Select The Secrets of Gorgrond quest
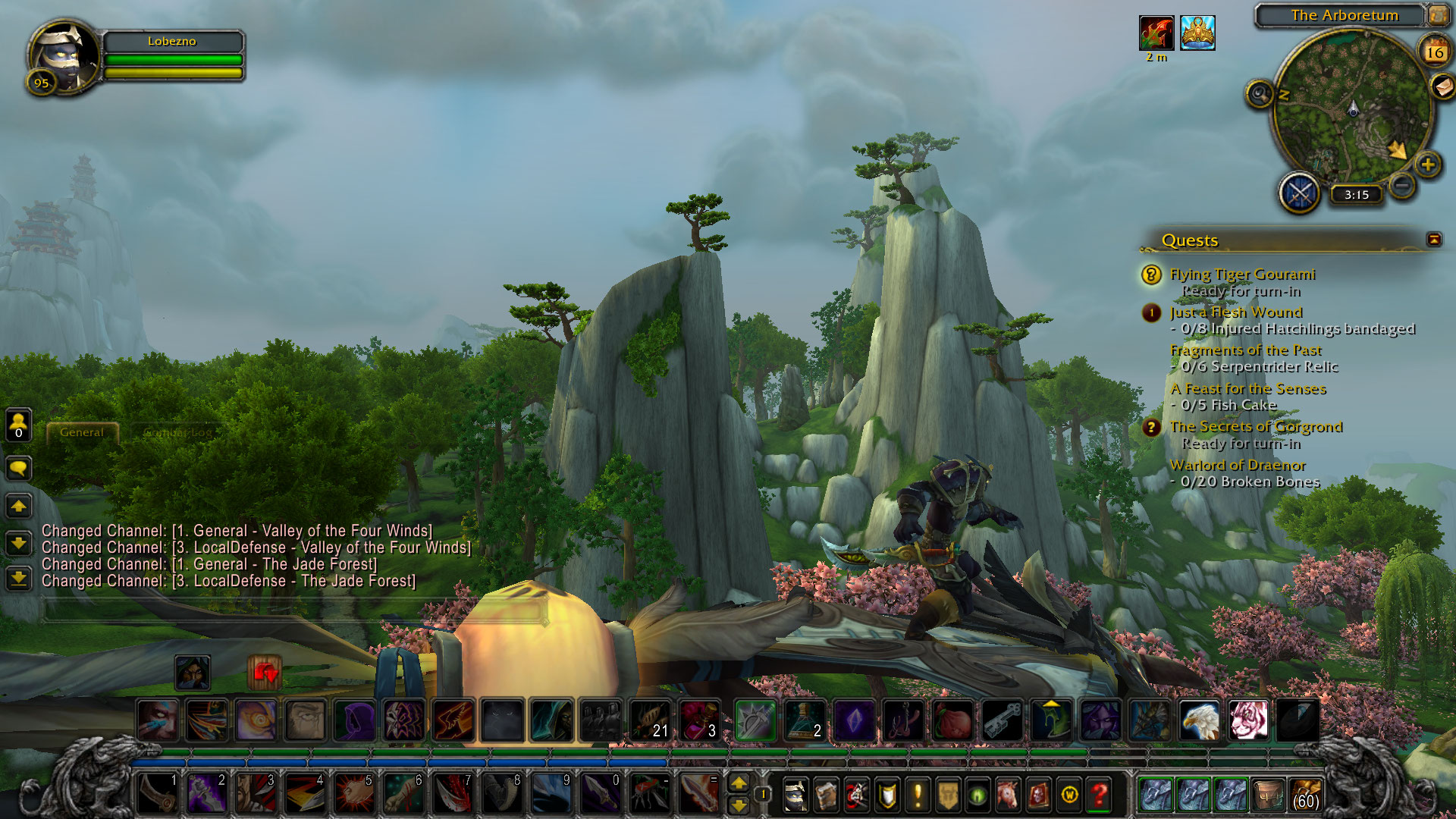 (x=1255, y=426)
